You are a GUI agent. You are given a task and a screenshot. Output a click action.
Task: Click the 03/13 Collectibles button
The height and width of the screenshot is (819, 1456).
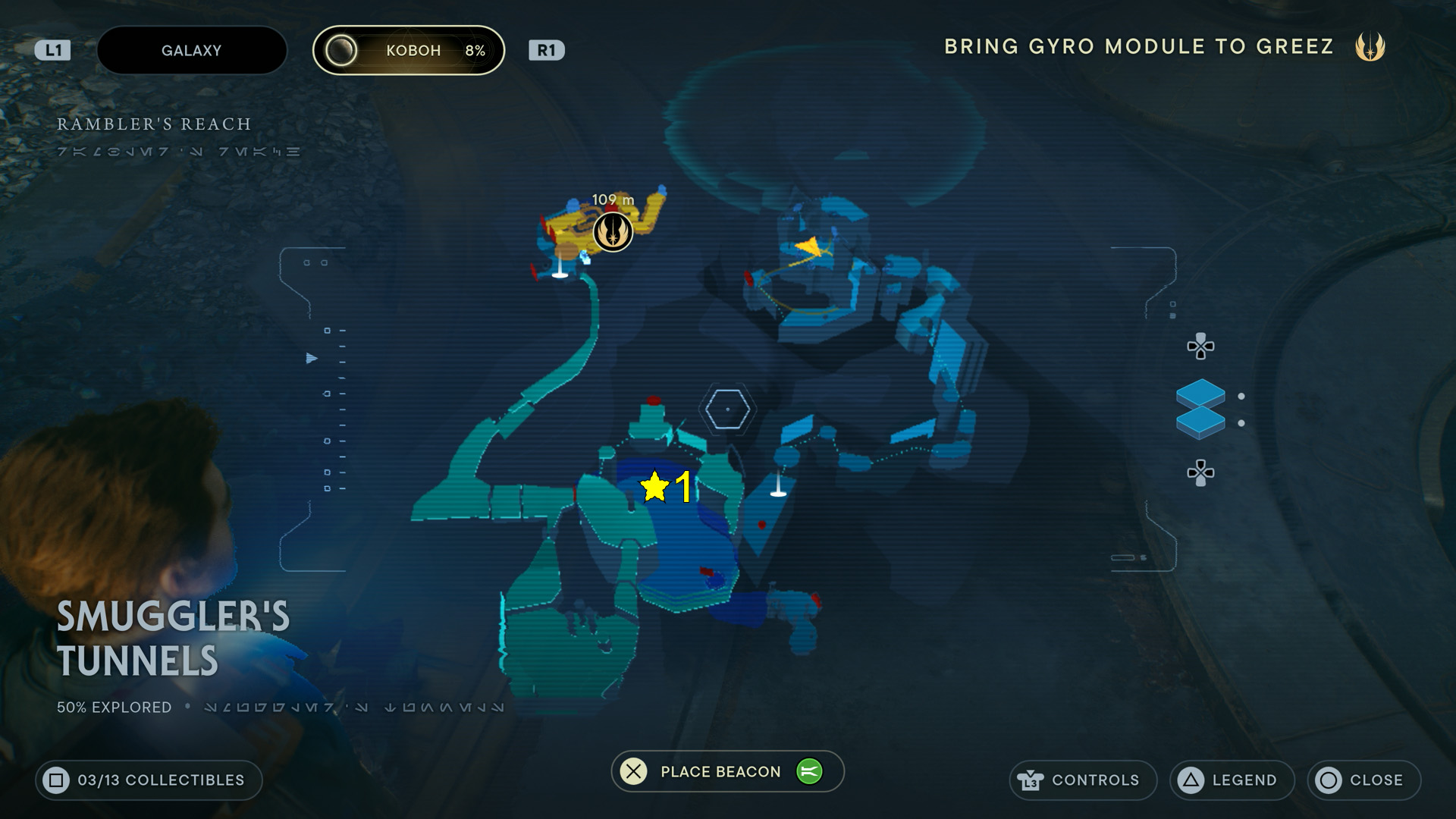149,780
